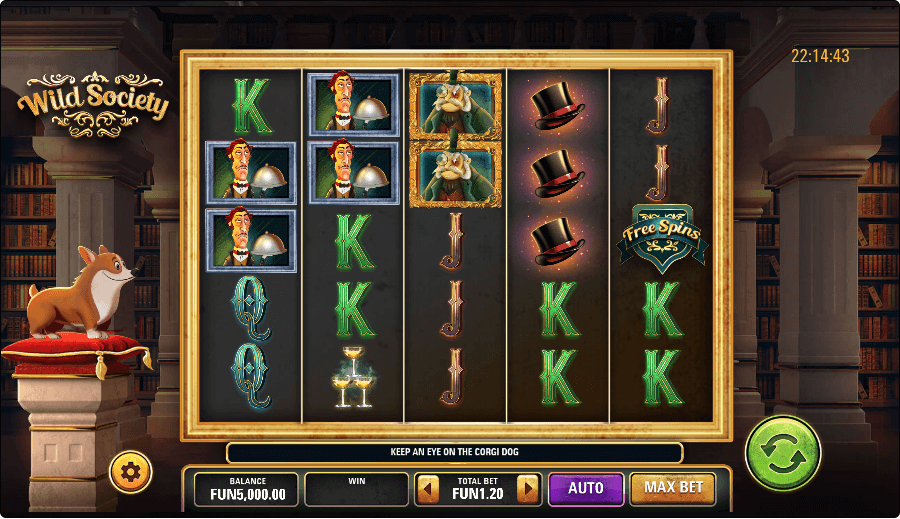The width and height of the screenshot is (900, 519).
Task: Open AUTO spin options
Action: click(585, 488)
